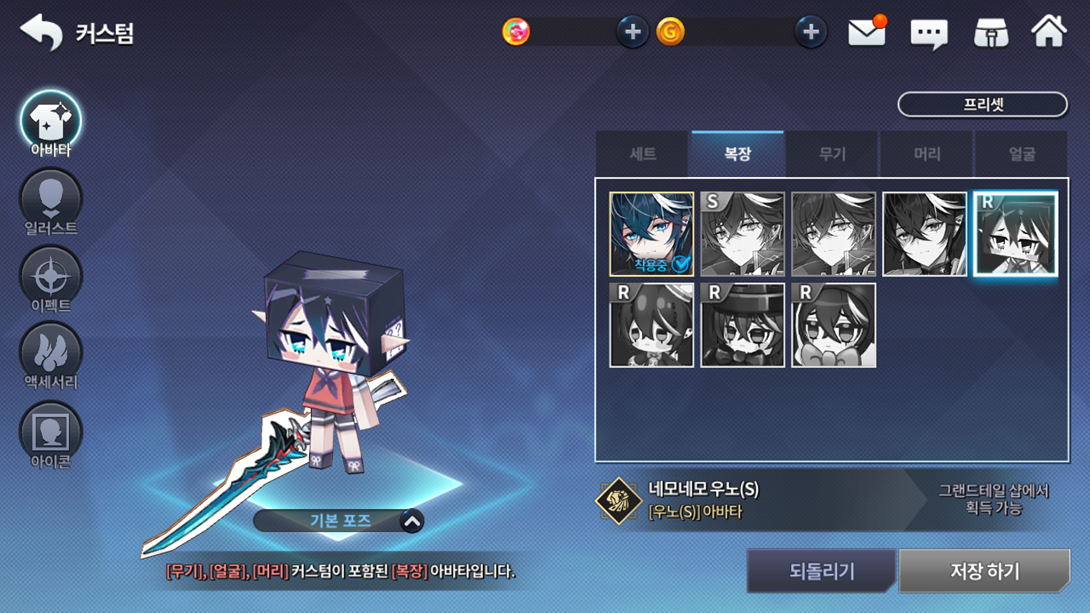Go back using the return arrow
The height and width of the screenshot is (613, 1090).
(x=41, y=33)
